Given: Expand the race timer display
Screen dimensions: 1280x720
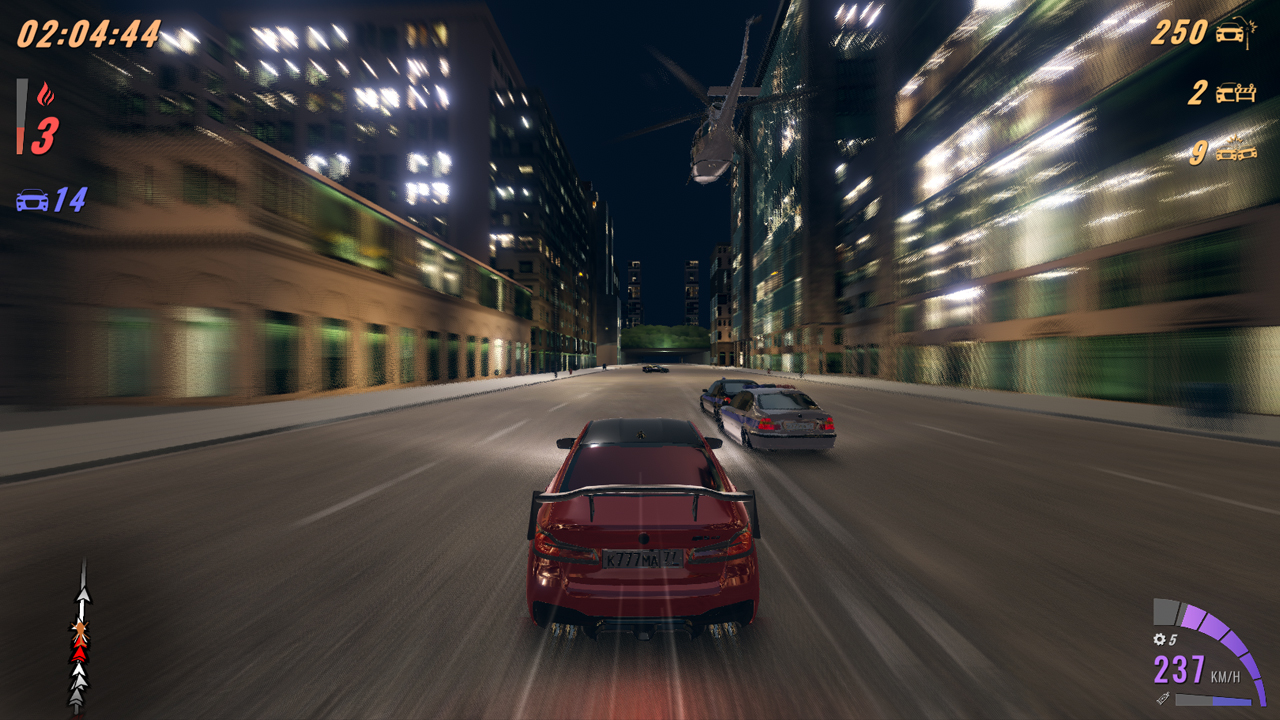Looking at the screenshot, I should (x=88, y=33).
